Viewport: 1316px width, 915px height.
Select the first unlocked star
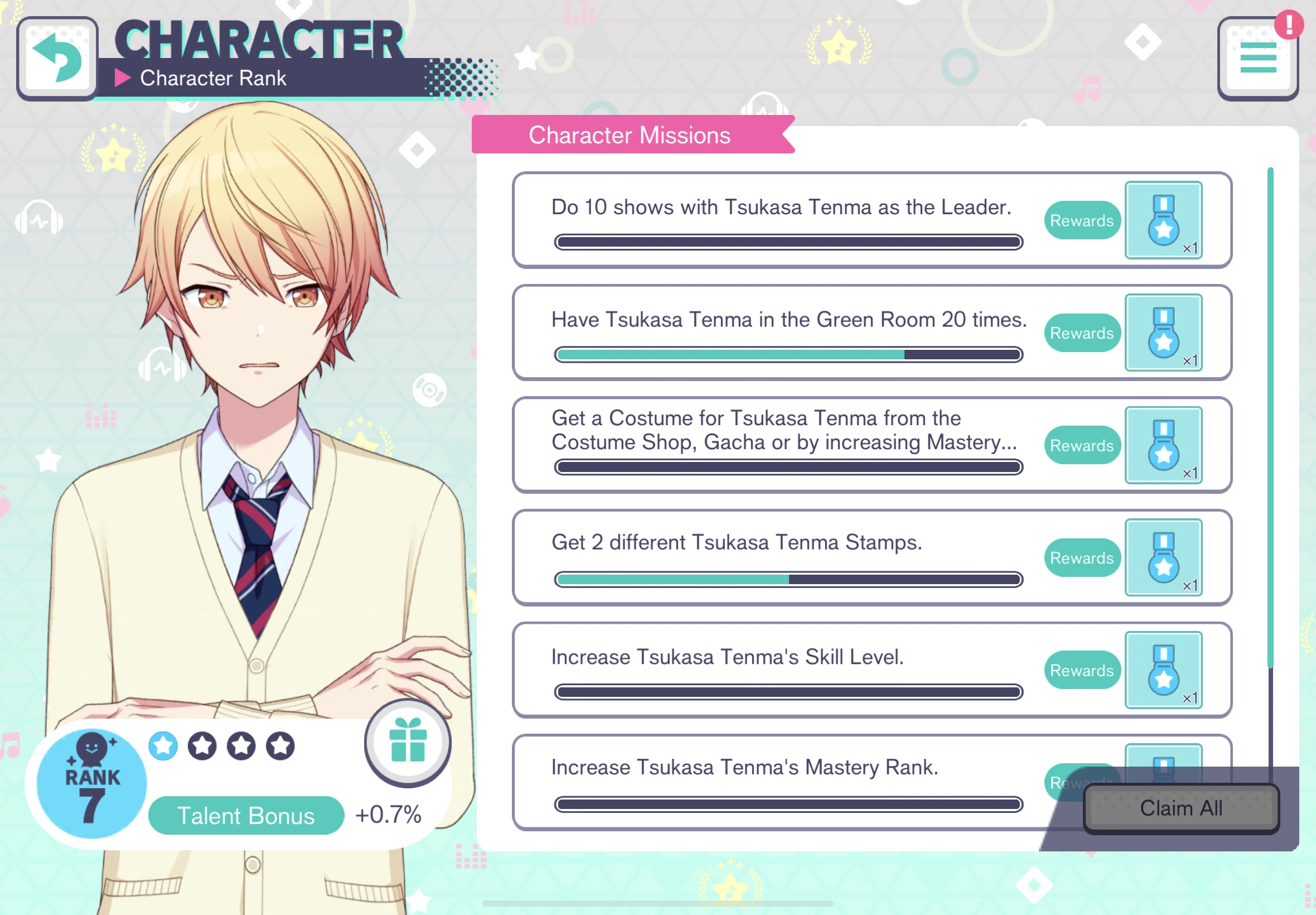[x=163, y=745]
